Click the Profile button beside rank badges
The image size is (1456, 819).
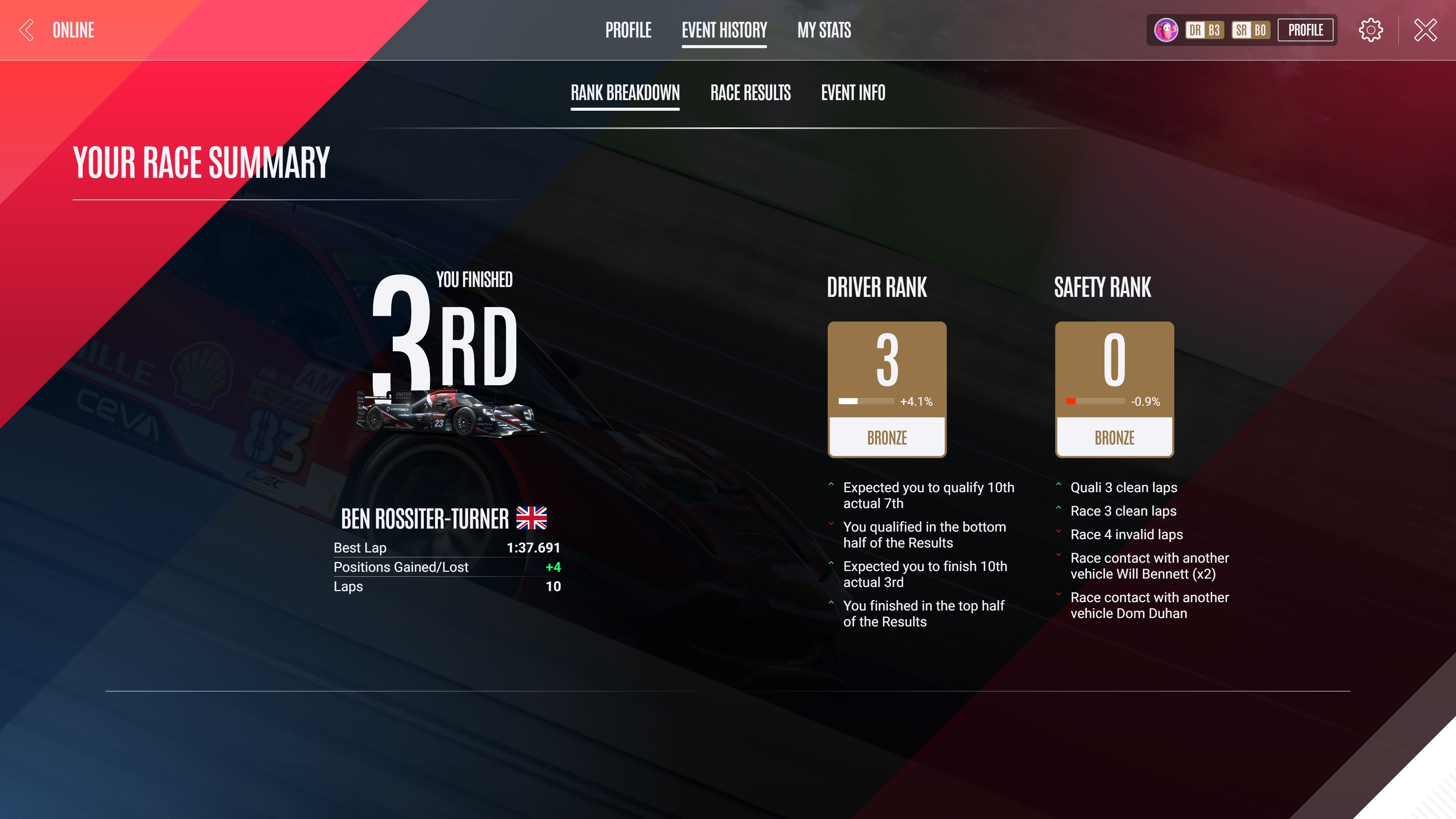[1305, 30]
